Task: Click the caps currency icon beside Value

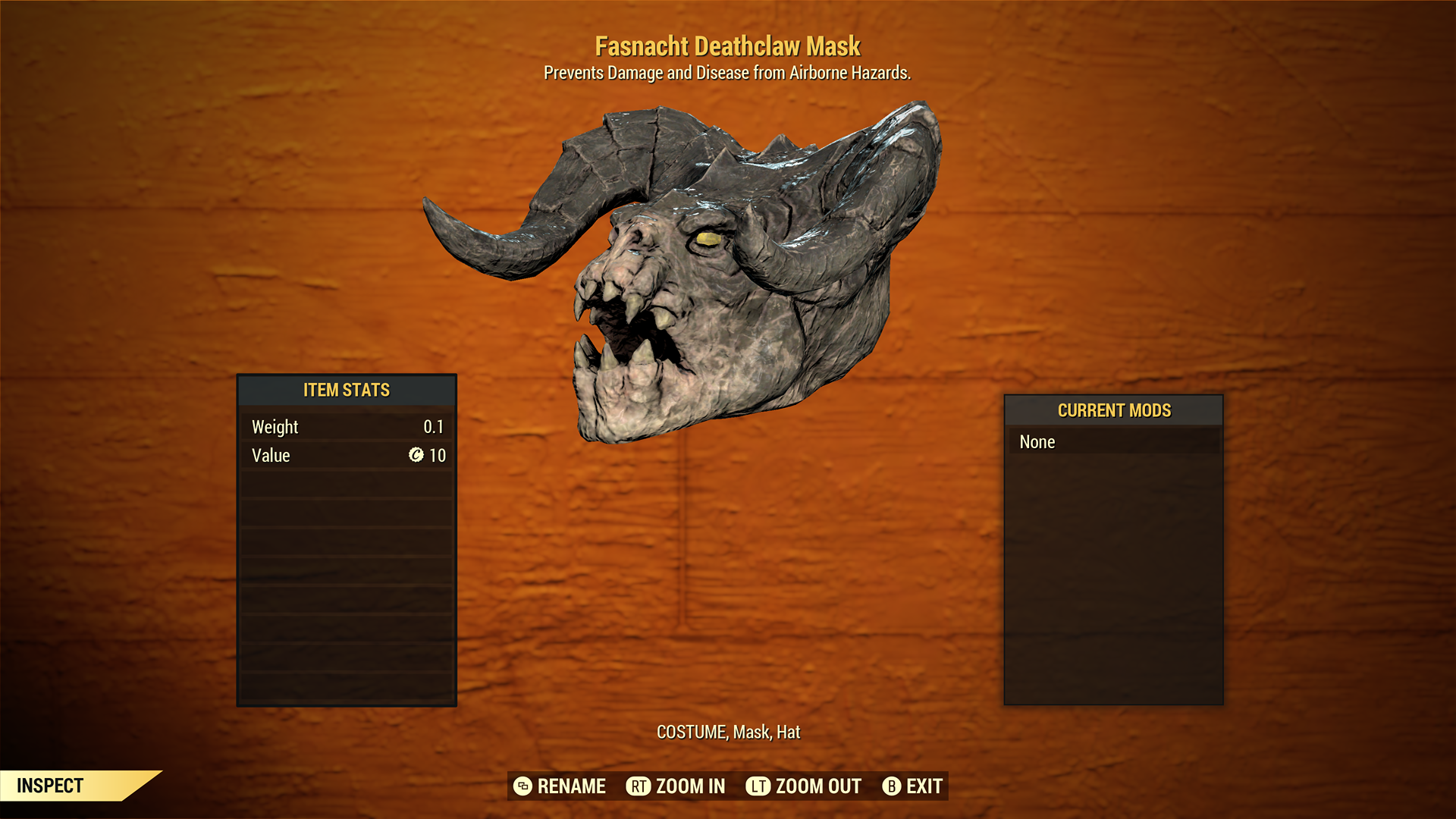Action: (x=418, y=456)
